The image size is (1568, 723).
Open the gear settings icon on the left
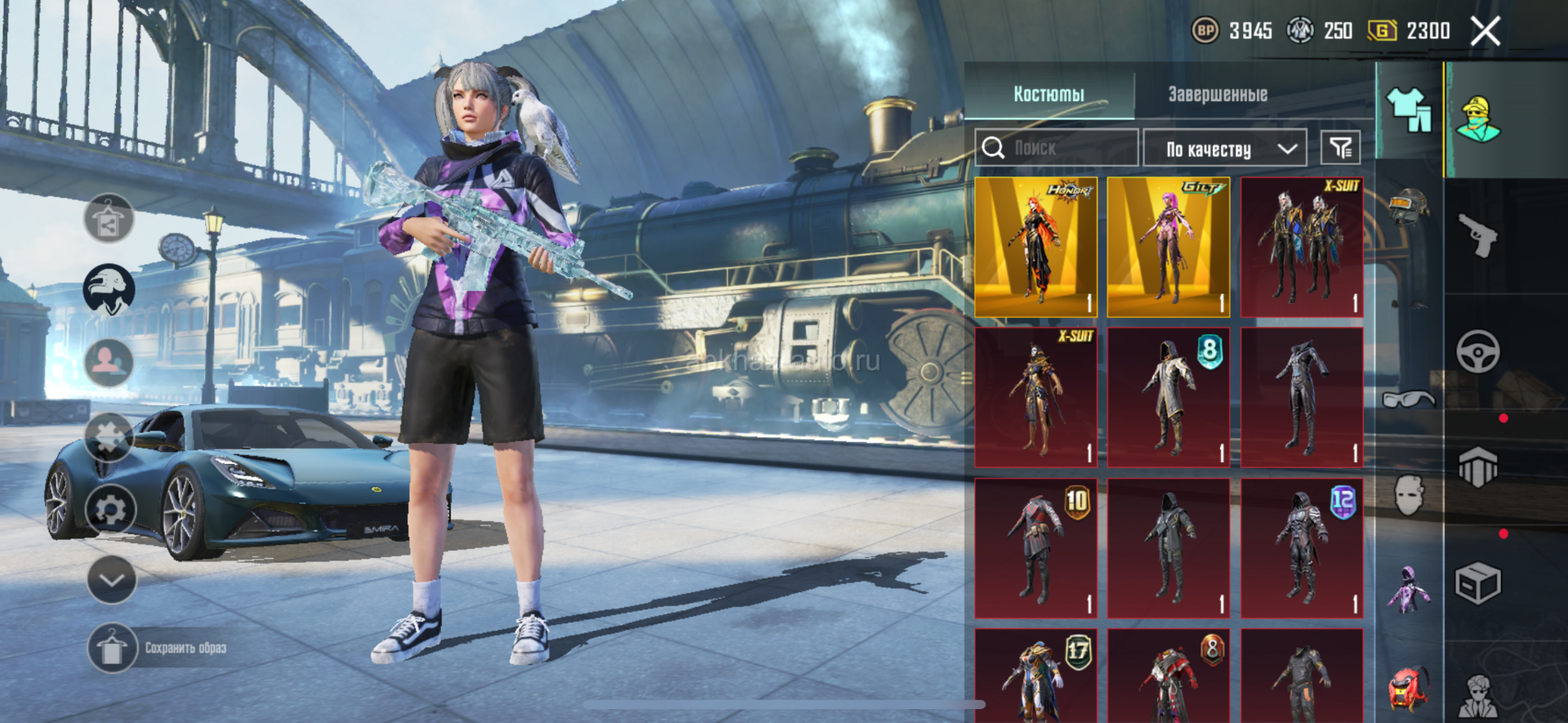click(111, 511)
